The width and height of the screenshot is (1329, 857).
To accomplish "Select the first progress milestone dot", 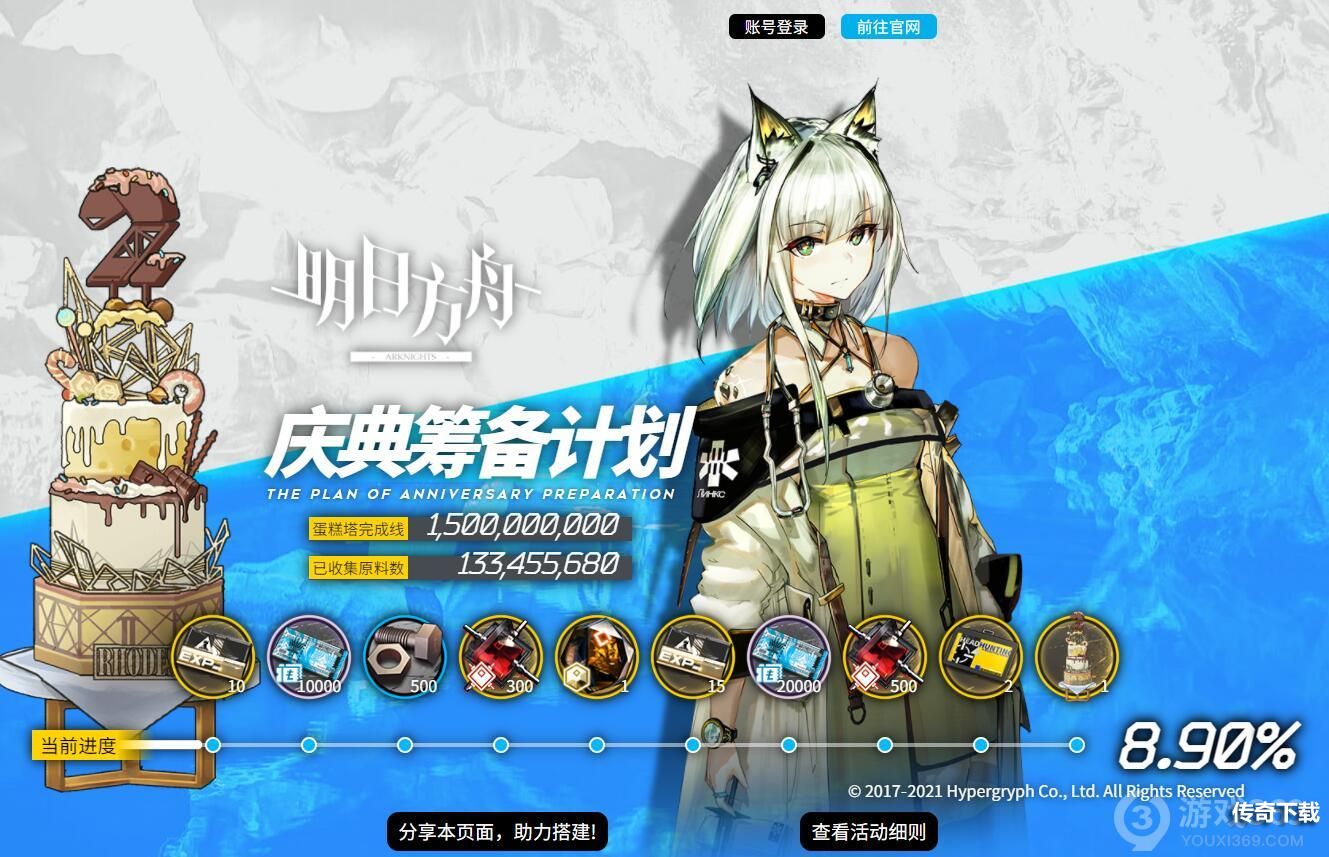I will click(211, 744).
